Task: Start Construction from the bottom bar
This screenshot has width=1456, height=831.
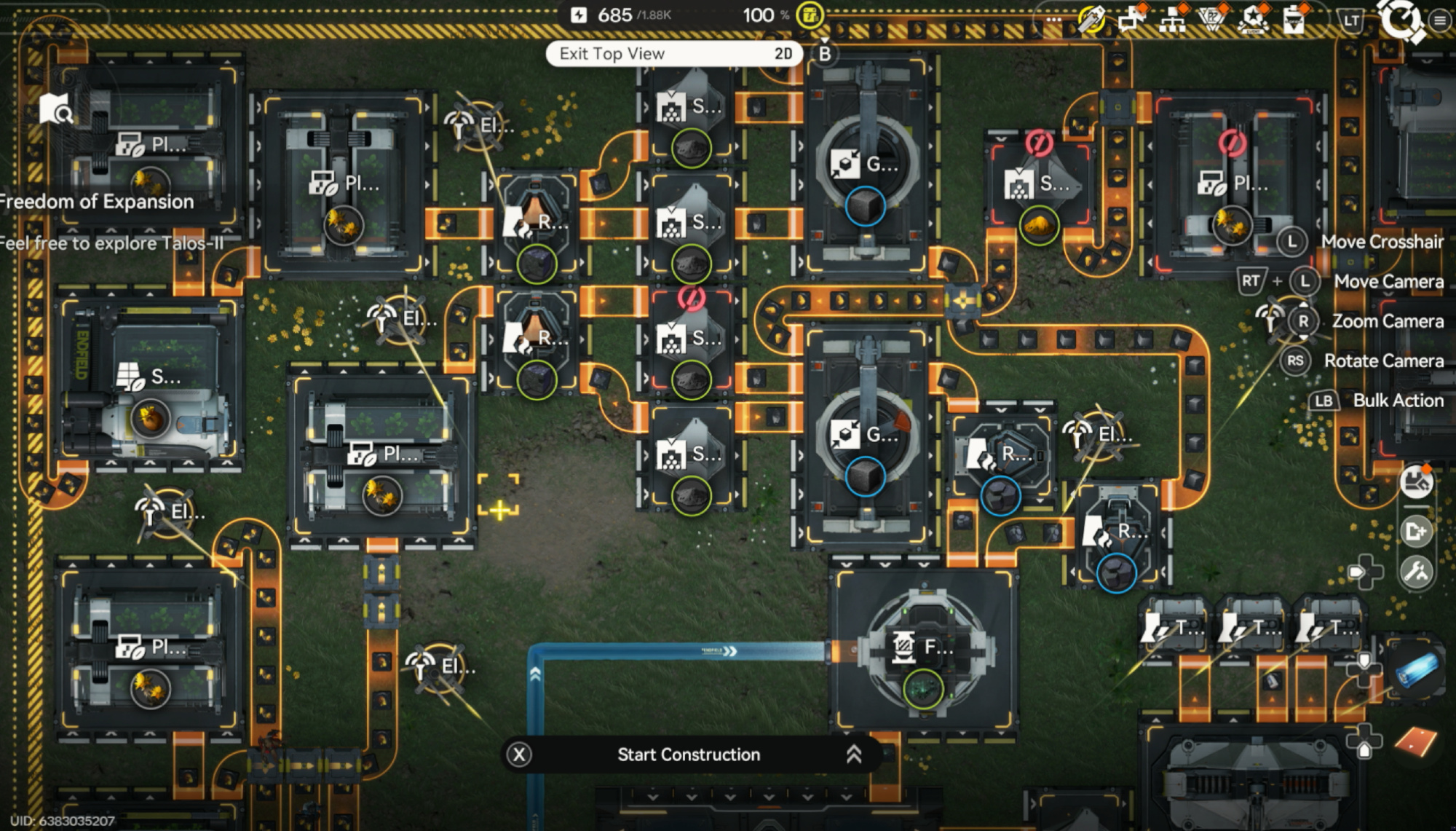Action: (x=689, y=755)
